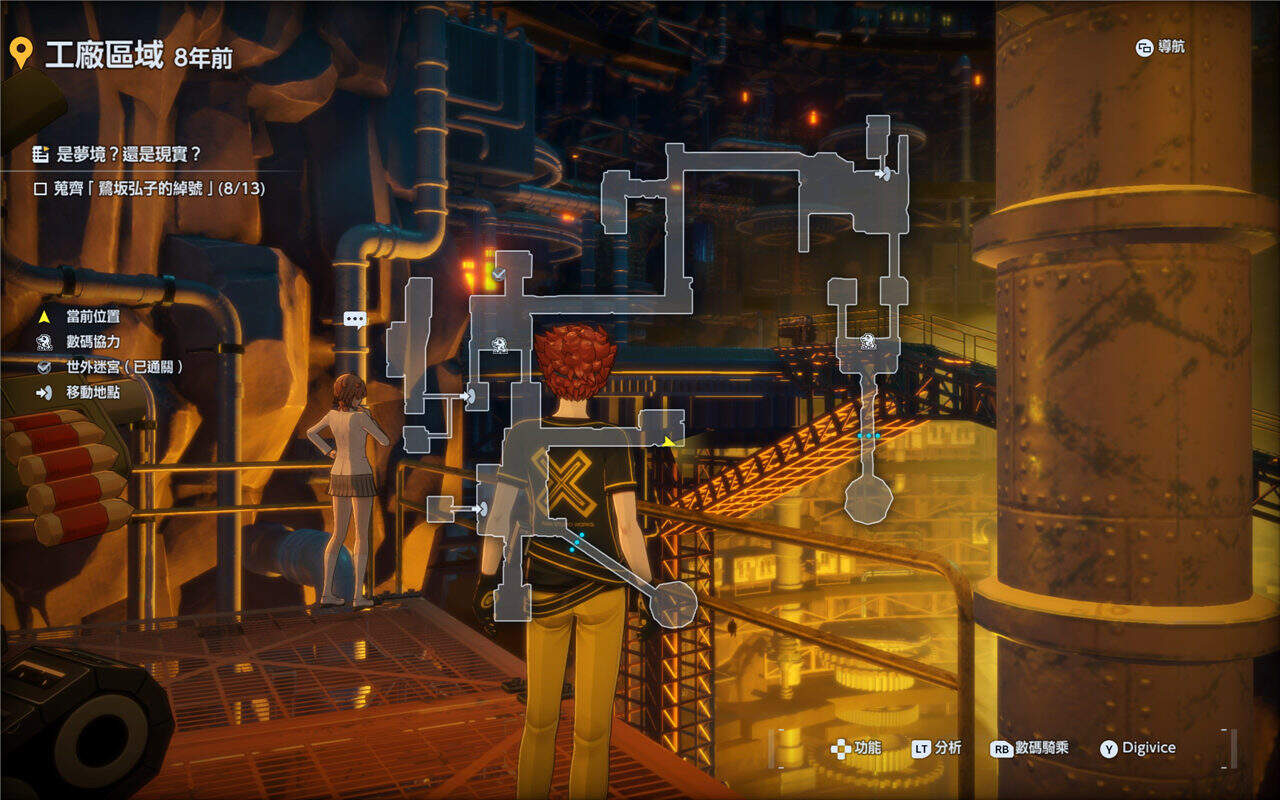The height and width of the screenshot is (800, 1280).
Task: Select the 數碼協力 legend entry
Action: click(x=92, y=342)
